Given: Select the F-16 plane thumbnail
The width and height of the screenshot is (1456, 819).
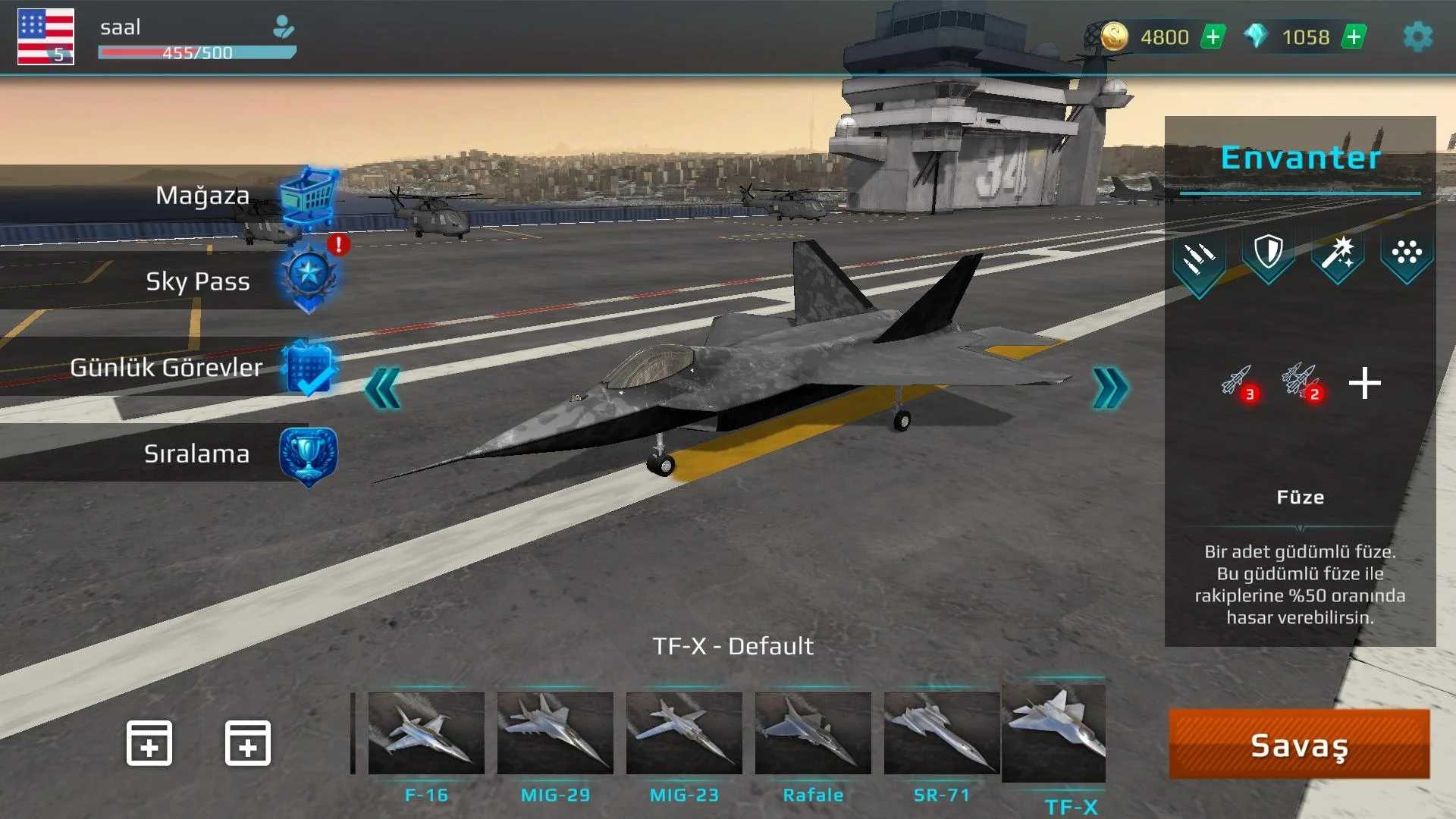Looking at the screenshot, I should pos(426,733).
